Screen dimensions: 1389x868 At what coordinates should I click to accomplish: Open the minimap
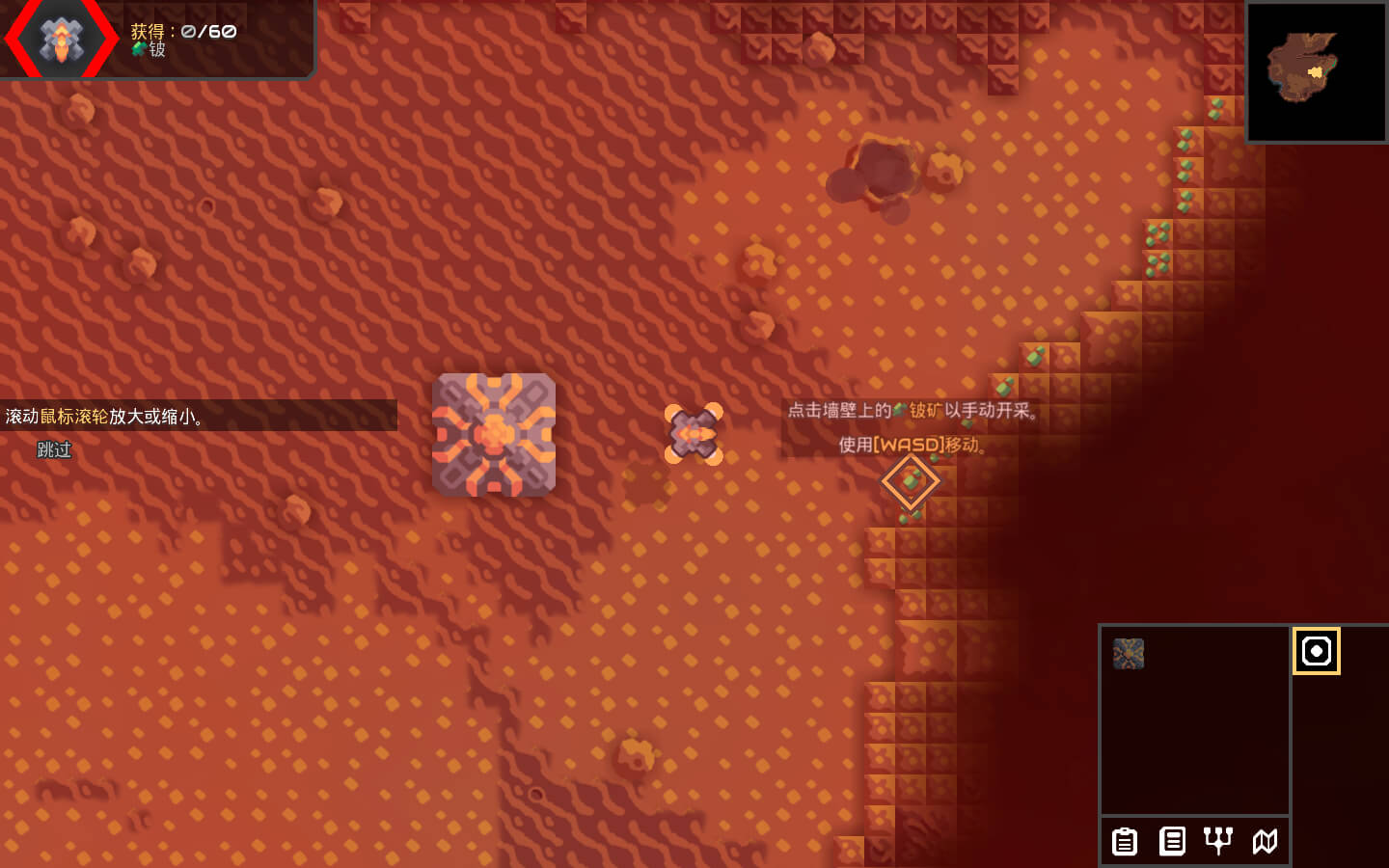click(1316, 72)
